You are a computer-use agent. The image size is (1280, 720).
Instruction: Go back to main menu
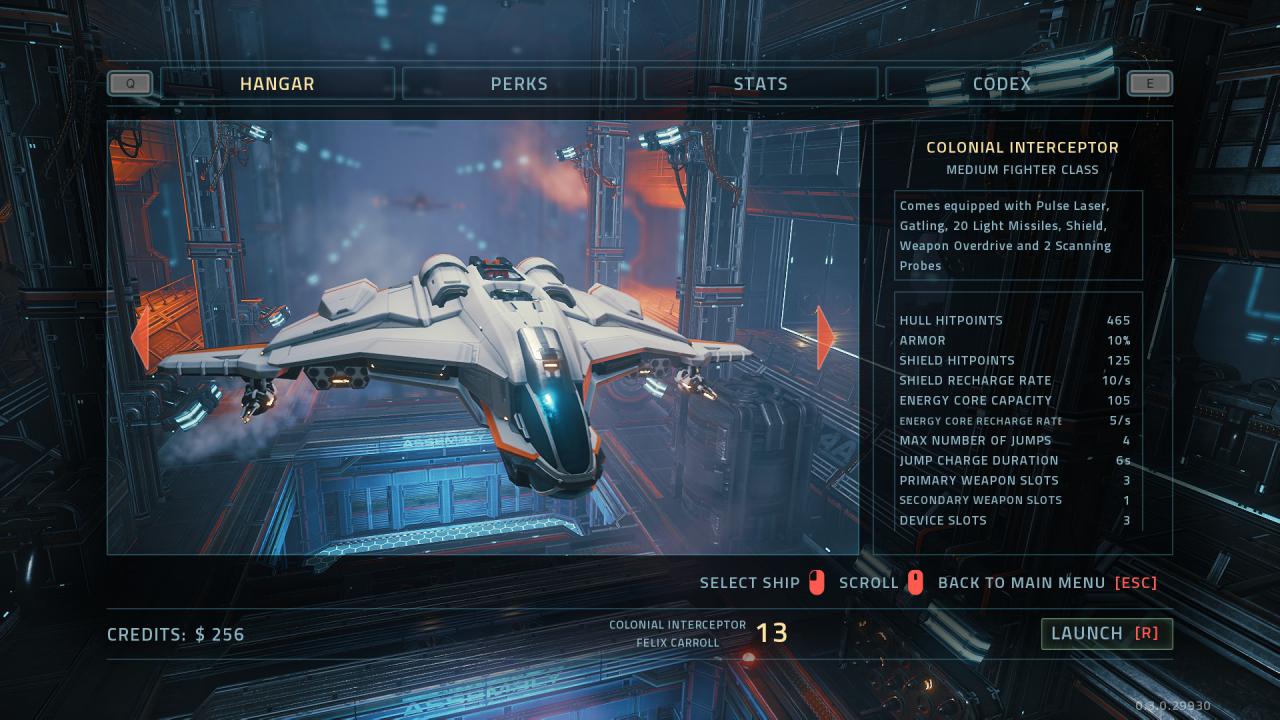coord(1046,583)
